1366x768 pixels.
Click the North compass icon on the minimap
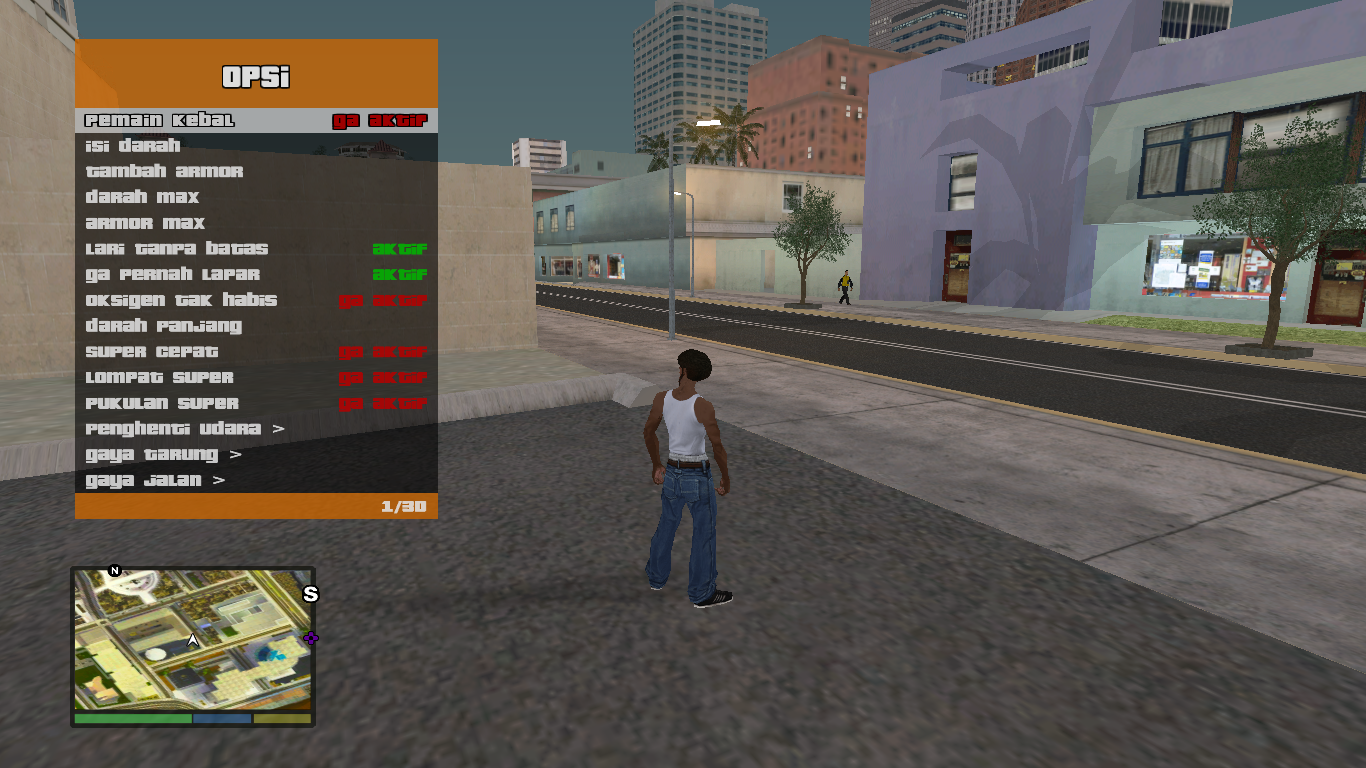pos(113,571)
